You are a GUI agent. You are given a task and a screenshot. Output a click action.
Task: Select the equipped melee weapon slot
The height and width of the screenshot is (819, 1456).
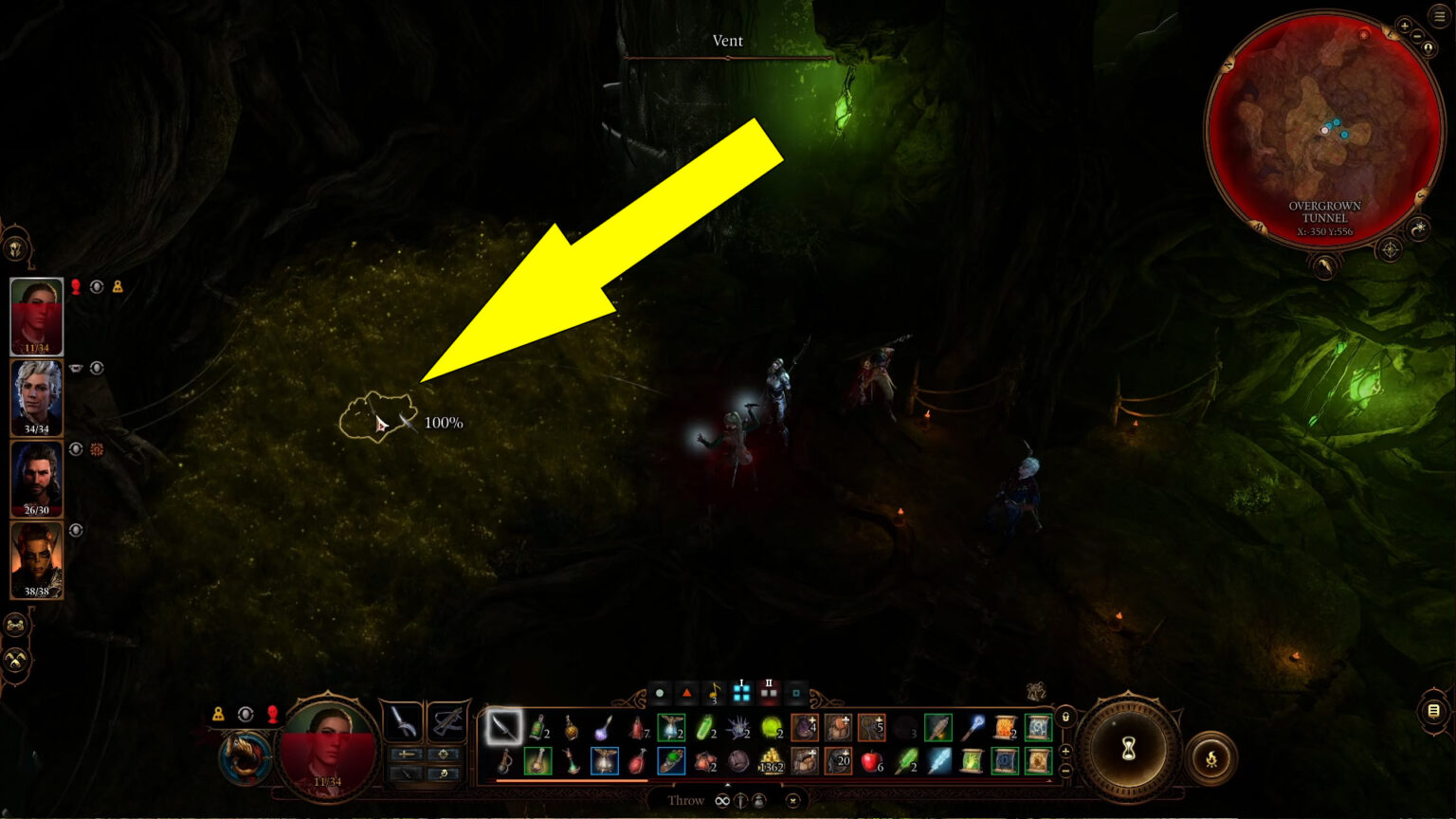click(x=403, y=721)
